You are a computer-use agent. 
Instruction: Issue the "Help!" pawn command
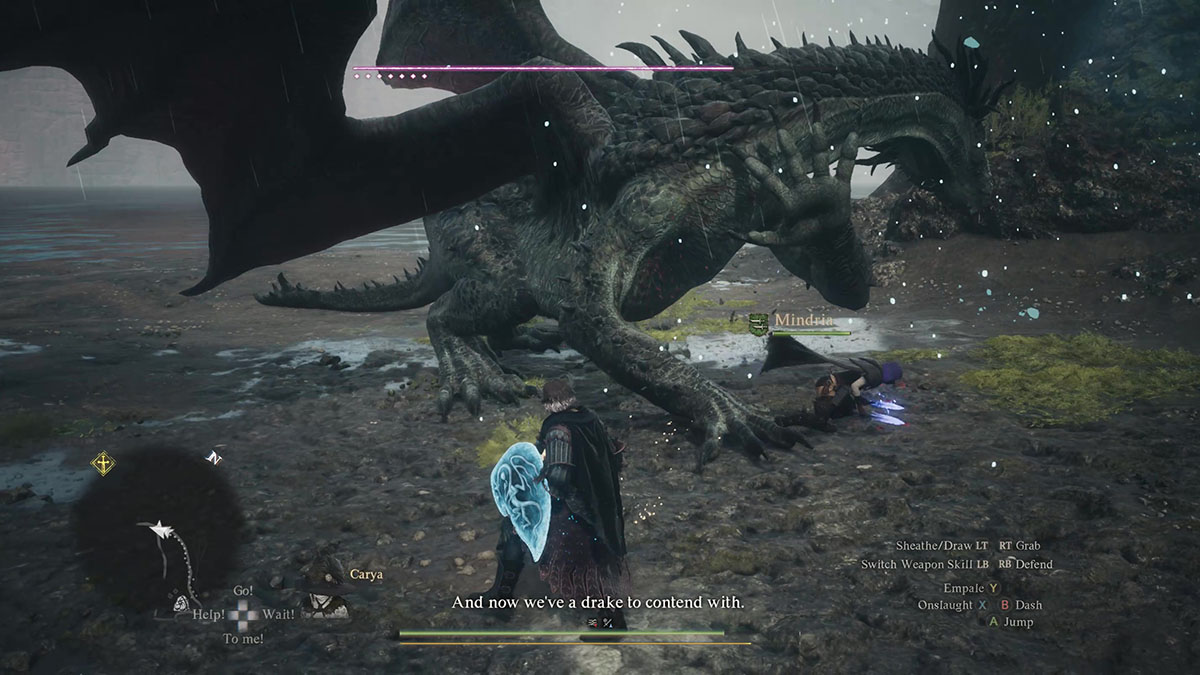click(208, 614)
